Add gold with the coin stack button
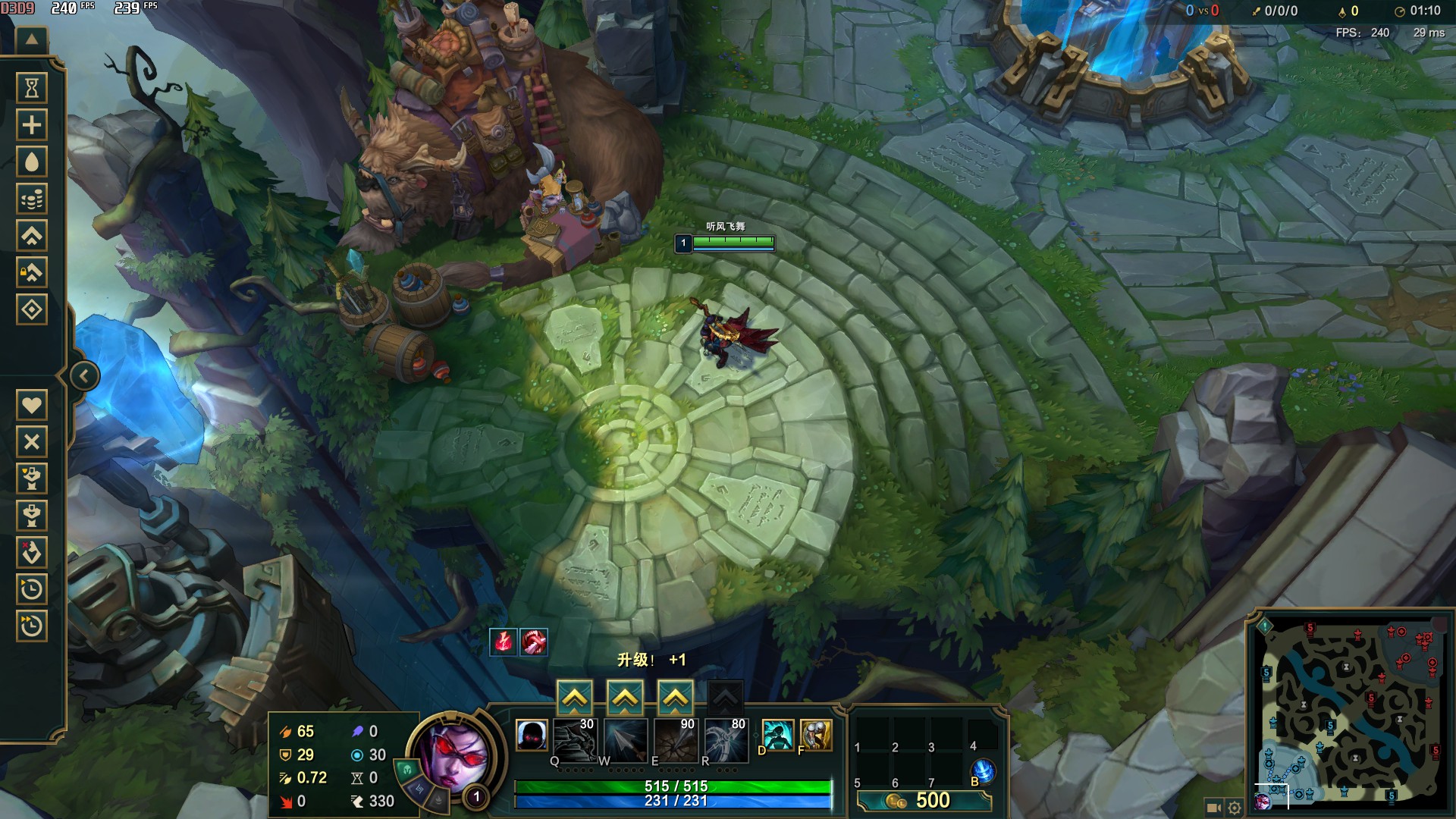Viewport: 1456px width, 819px height. pos(32,199)
